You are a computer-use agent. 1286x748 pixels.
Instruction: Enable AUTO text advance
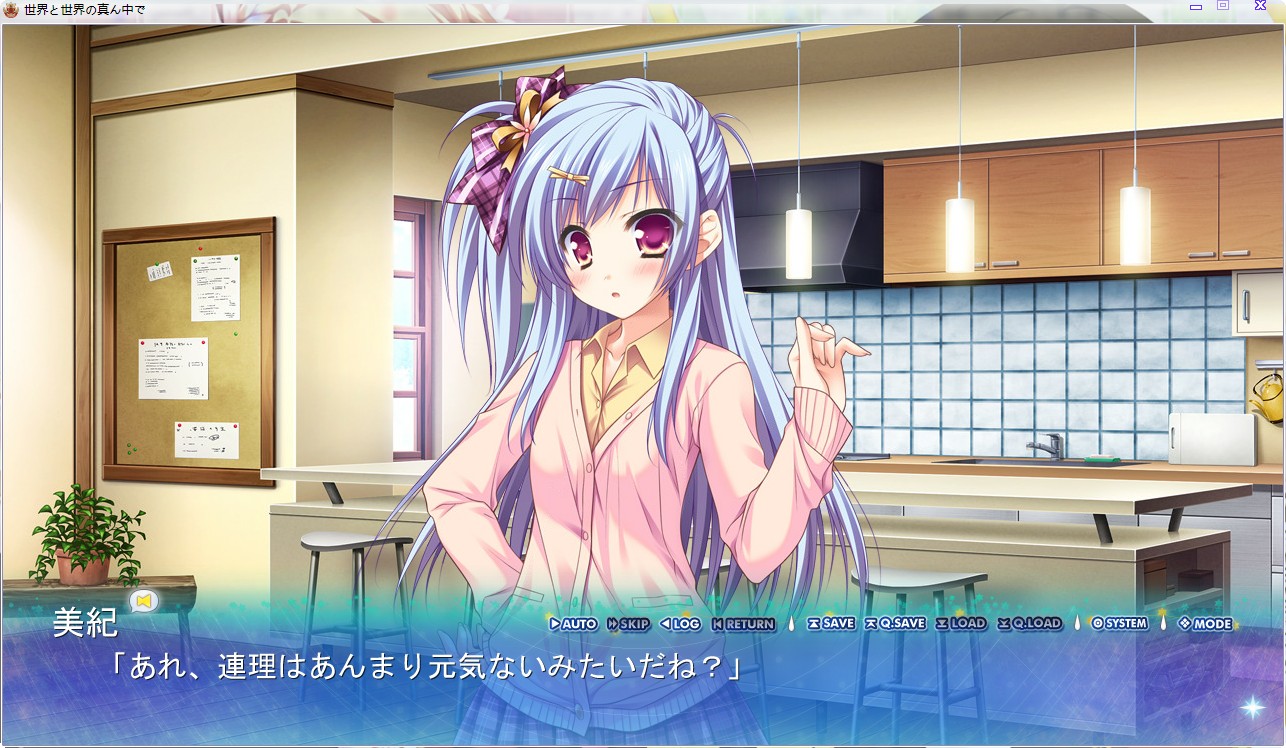[x=573, y=623]
